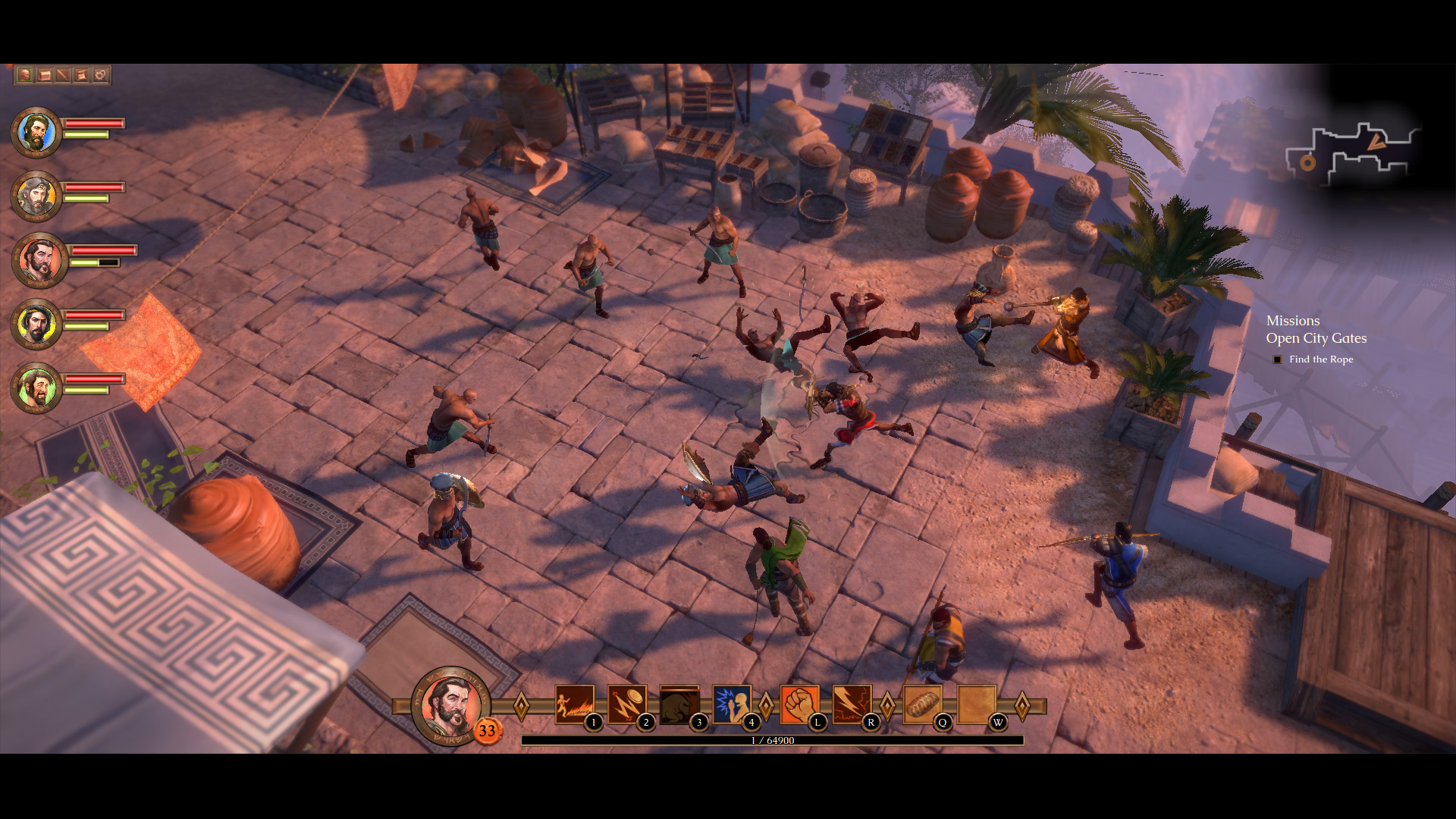This screenshot has height=819, width=1456.
Task: Click the Open City Gates mission title
Action: click(x=1317, y=339)
